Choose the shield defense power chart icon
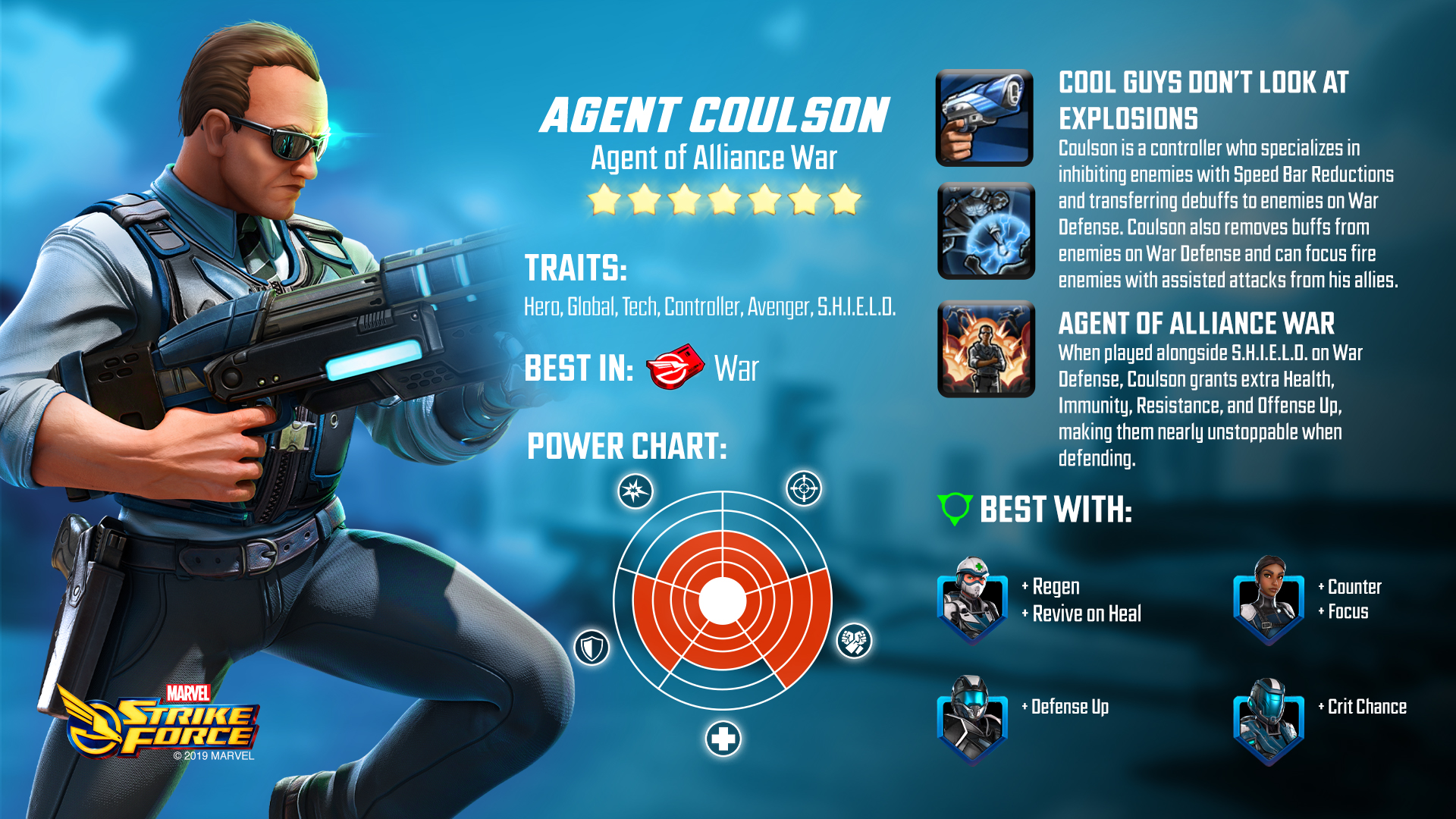The image size is (1456, 819). (x=591, y=648)
